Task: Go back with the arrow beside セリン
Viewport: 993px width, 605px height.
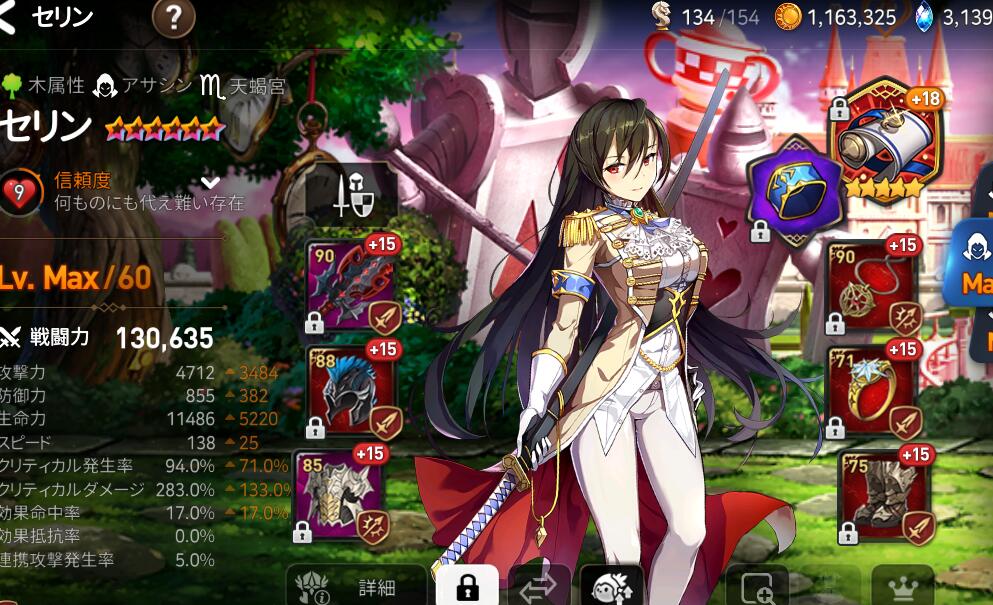Action: point(8,16)
